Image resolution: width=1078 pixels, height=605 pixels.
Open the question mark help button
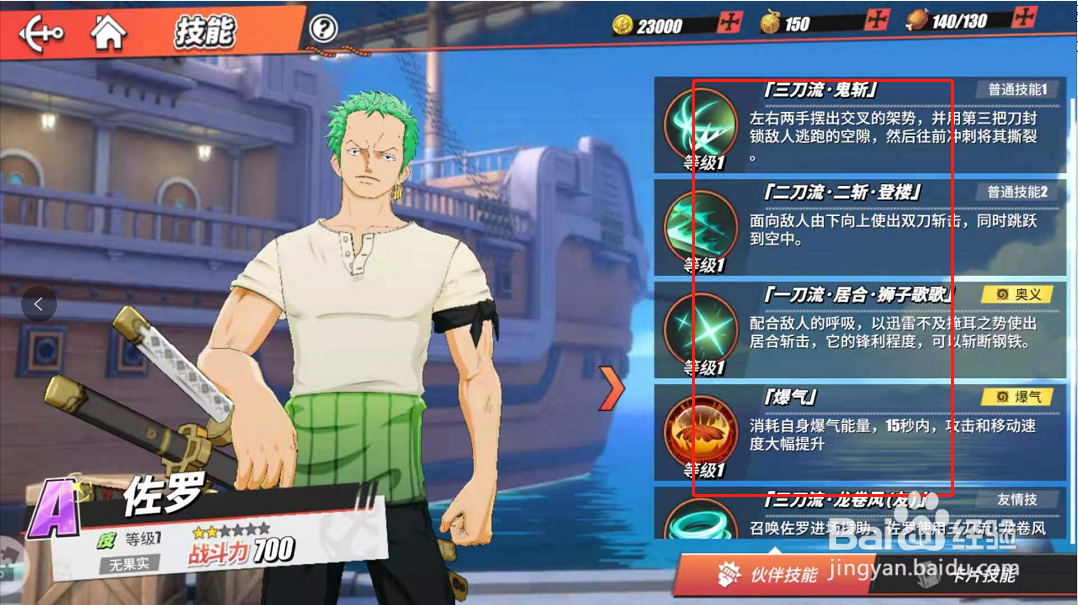tap(322, 29)
